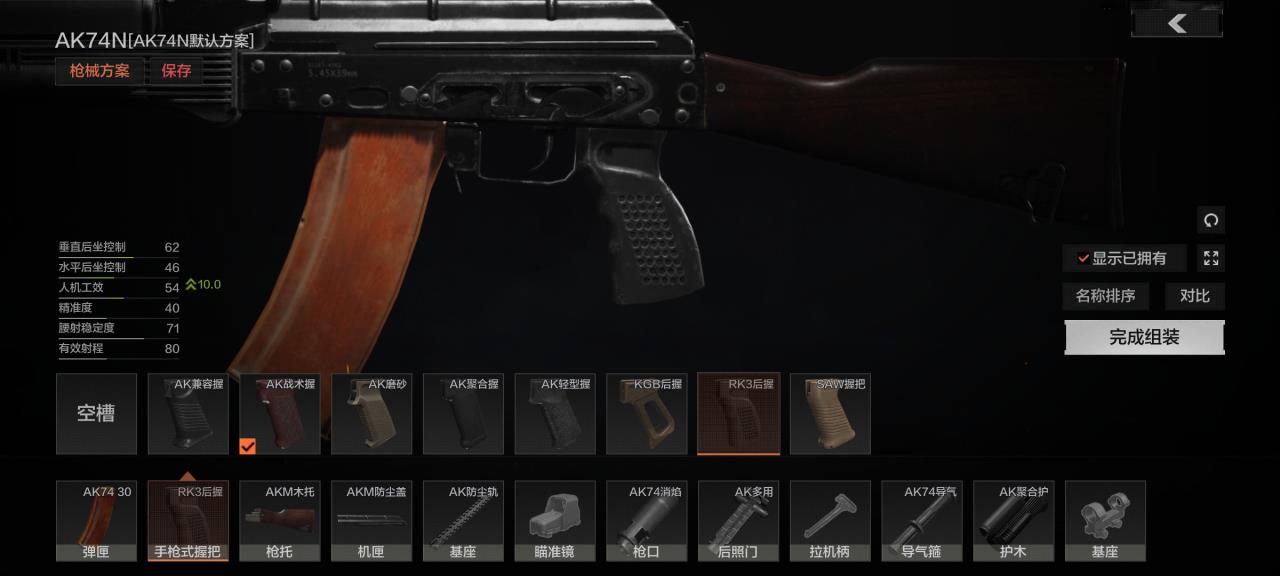Viewport: 1280px width, 576px height.
Task: Switch to the 瞄准镜 sight category
Action: click(555, 521)
